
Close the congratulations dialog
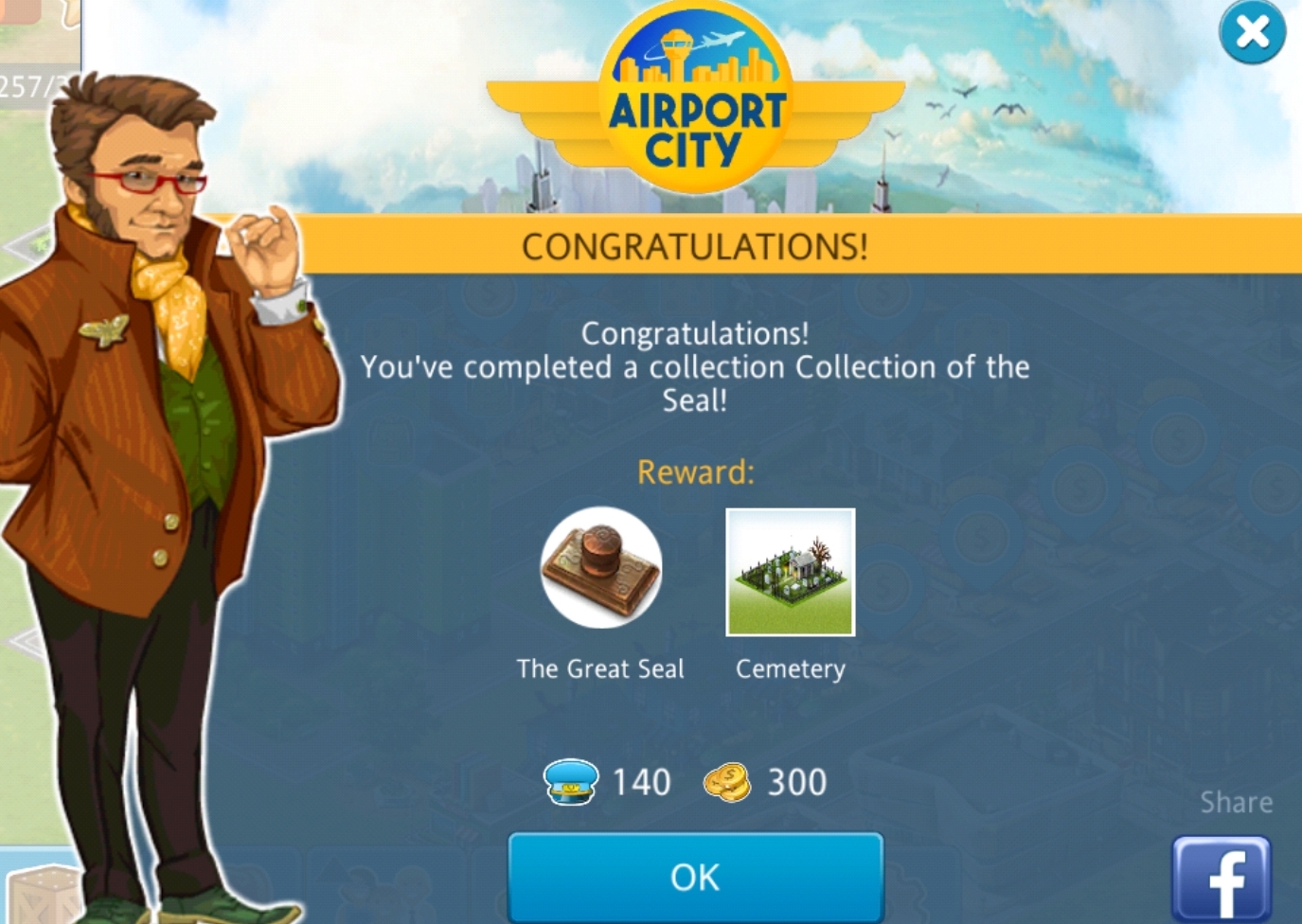tap(1252, 33)
